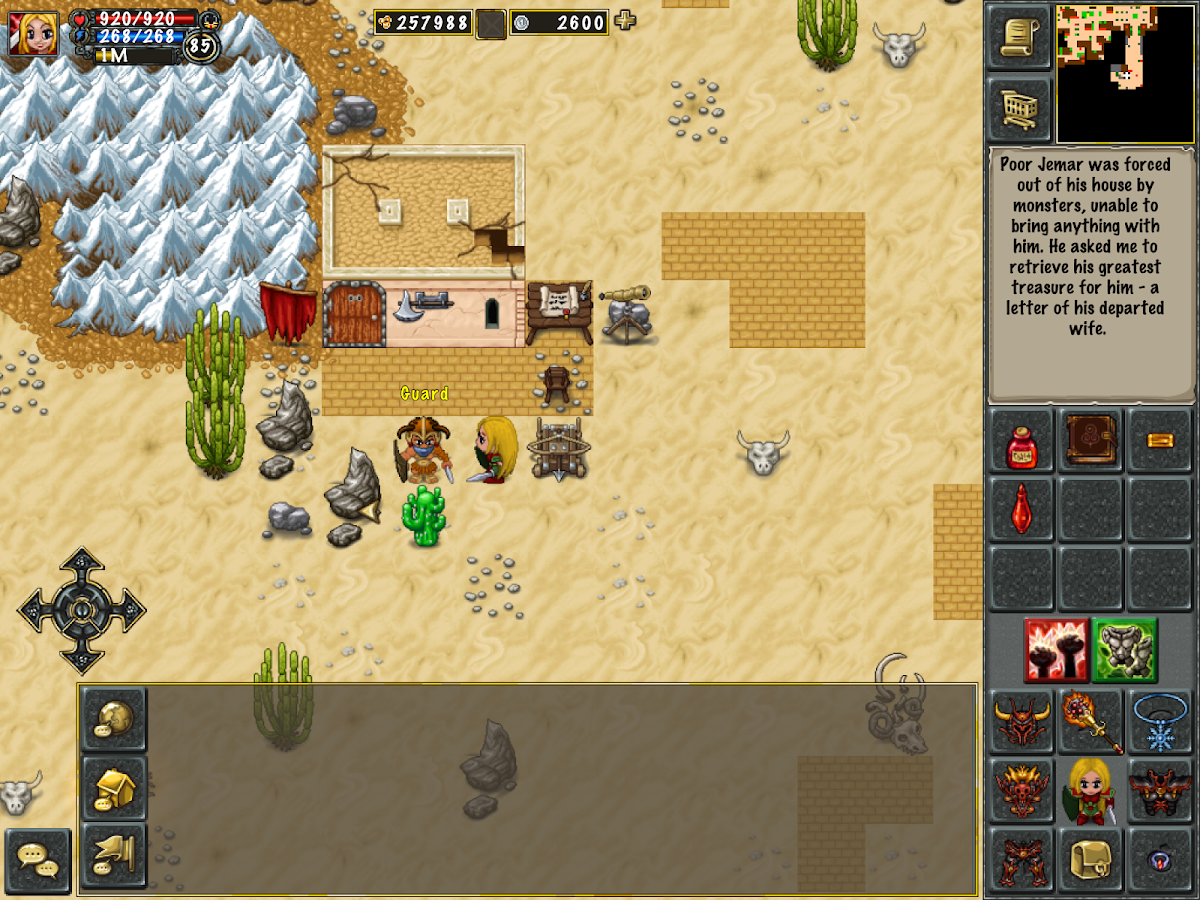Select the fiery golden mace weapon slot
The width and height of the screenshot is (1200, 900).
(x=1091, y=721)
